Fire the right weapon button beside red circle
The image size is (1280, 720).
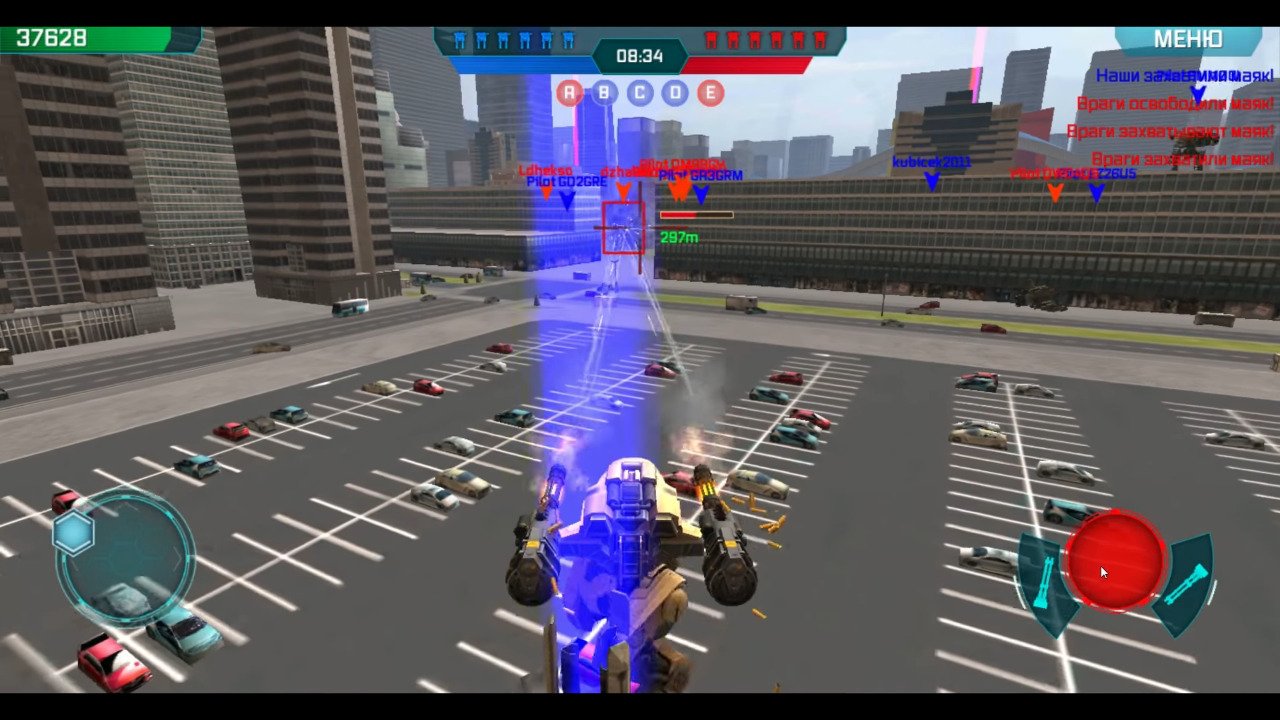1187,585
